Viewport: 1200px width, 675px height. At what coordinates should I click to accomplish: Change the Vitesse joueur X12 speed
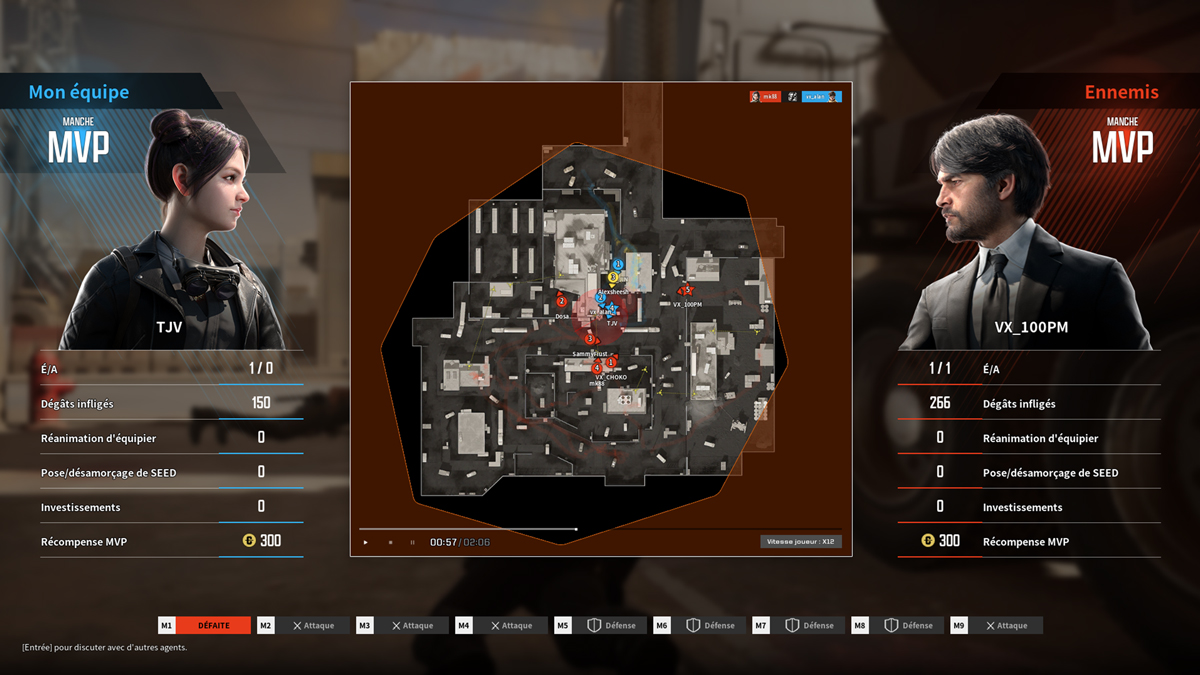click(800, 541)
